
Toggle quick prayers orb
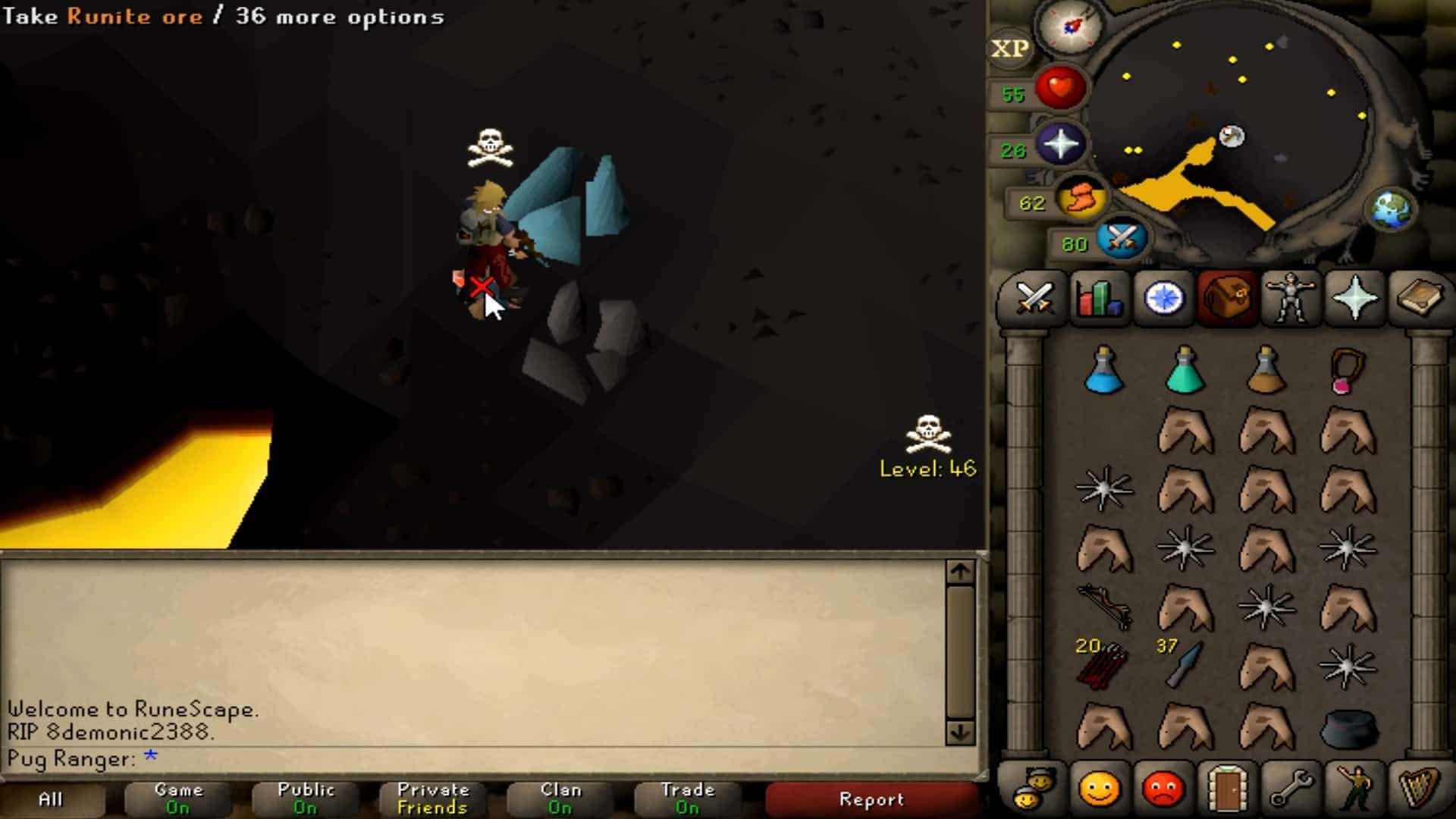[x=1060, y=144]
